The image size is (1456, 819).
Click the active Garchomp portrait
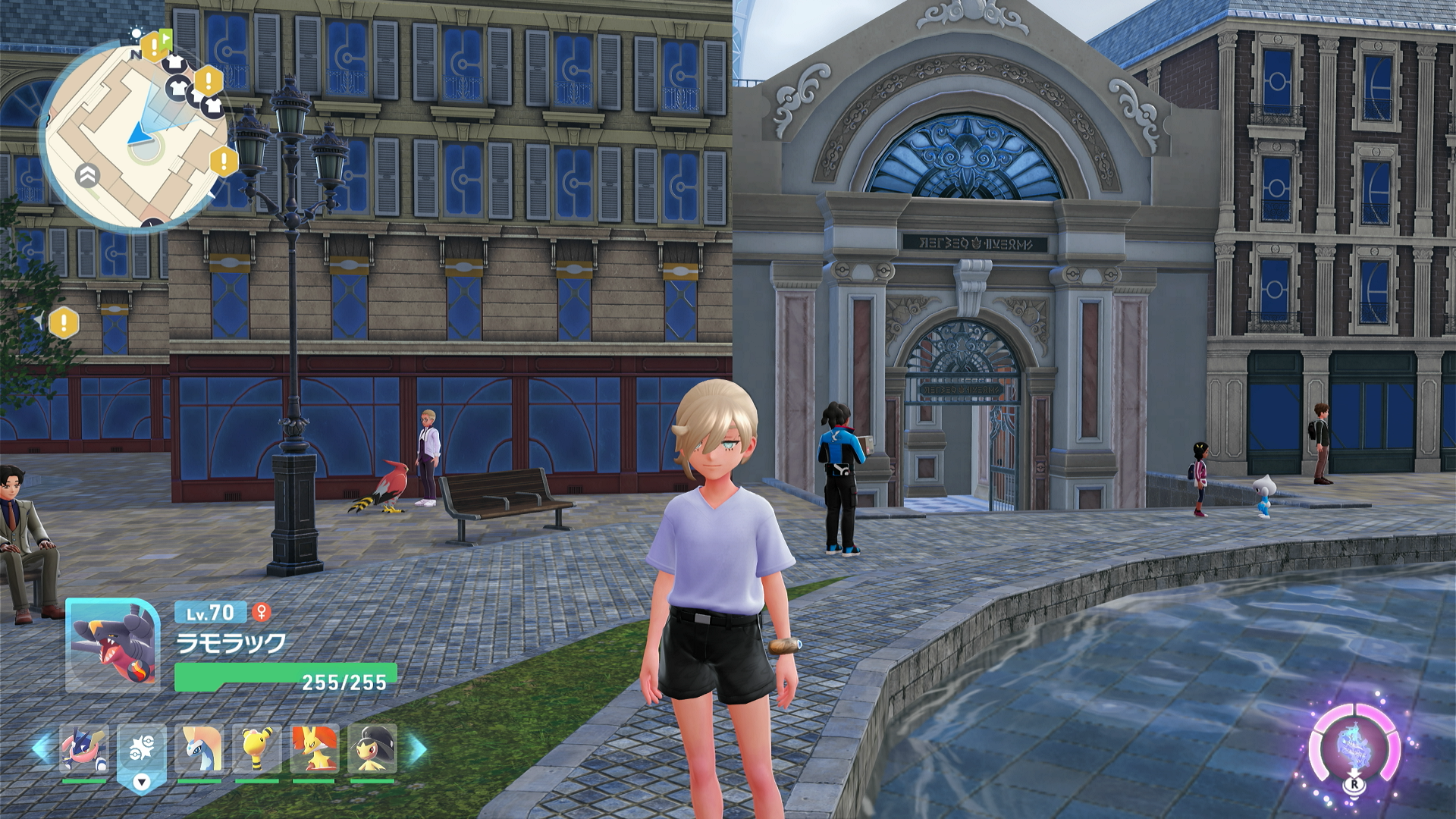[x=112, y=645]
